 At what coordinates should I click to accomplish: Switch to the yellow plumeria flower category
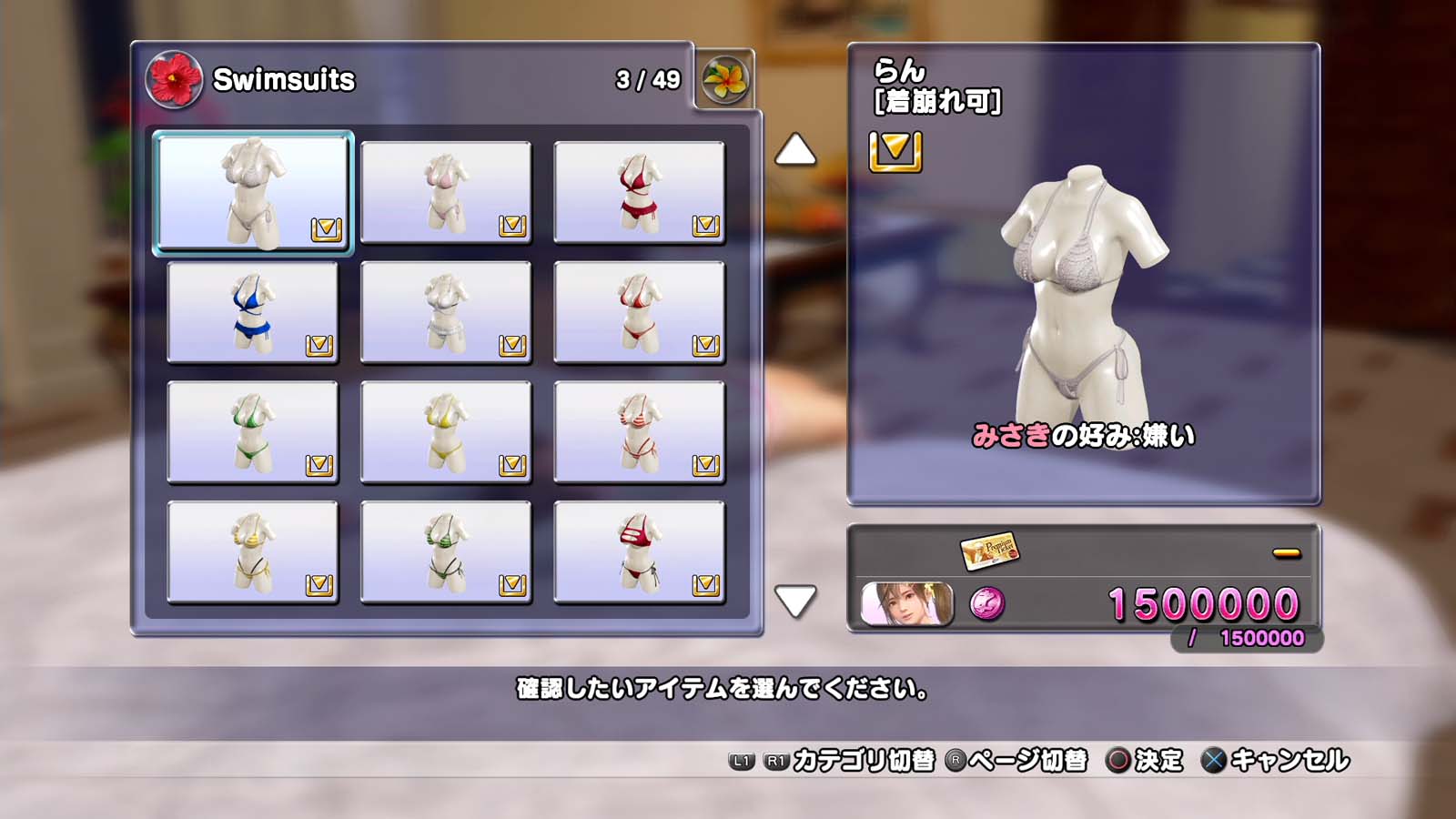tap(725, 80)
